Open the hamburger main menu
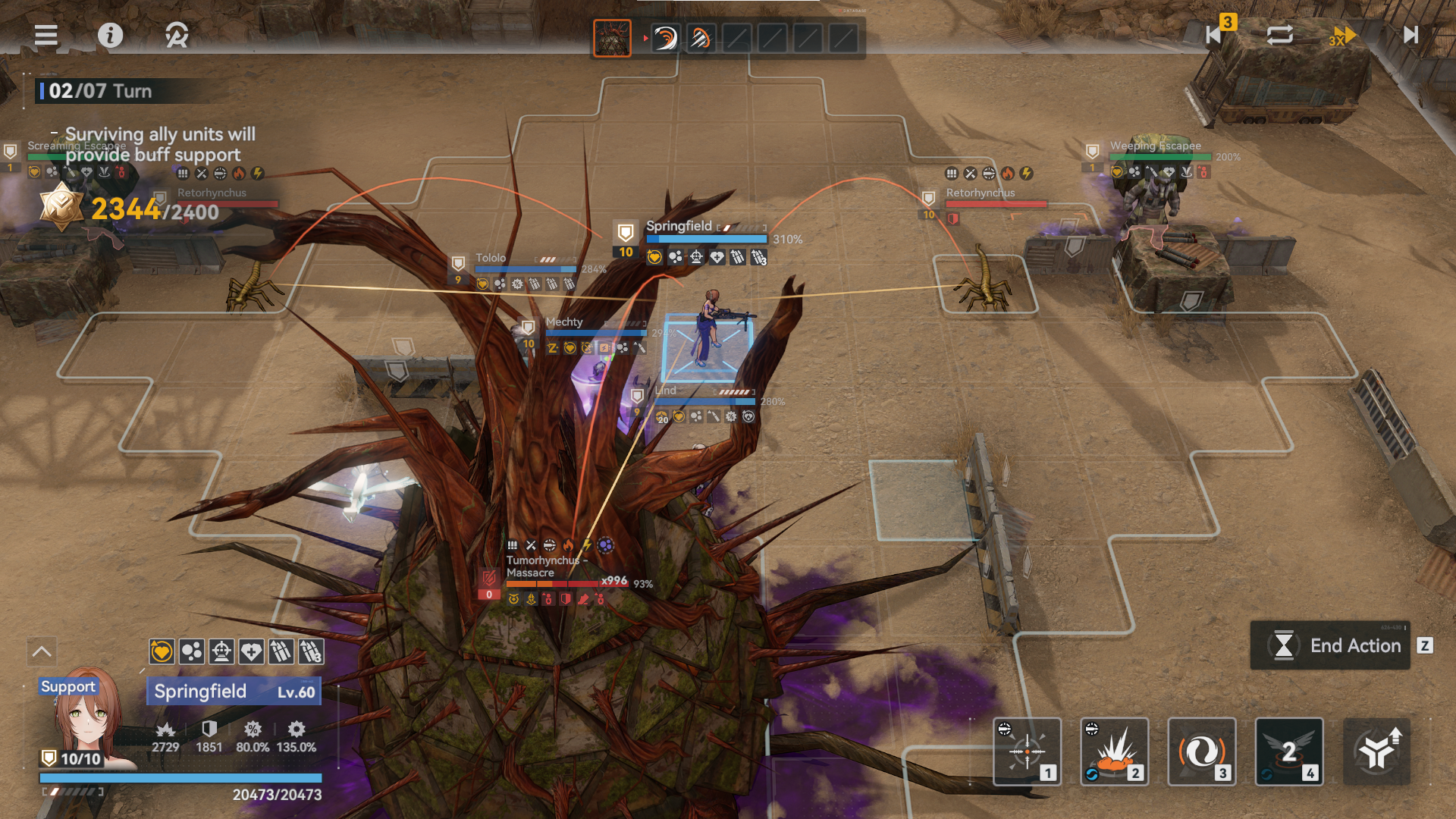This screenshot has height=819, width=1456. [46, 35]
